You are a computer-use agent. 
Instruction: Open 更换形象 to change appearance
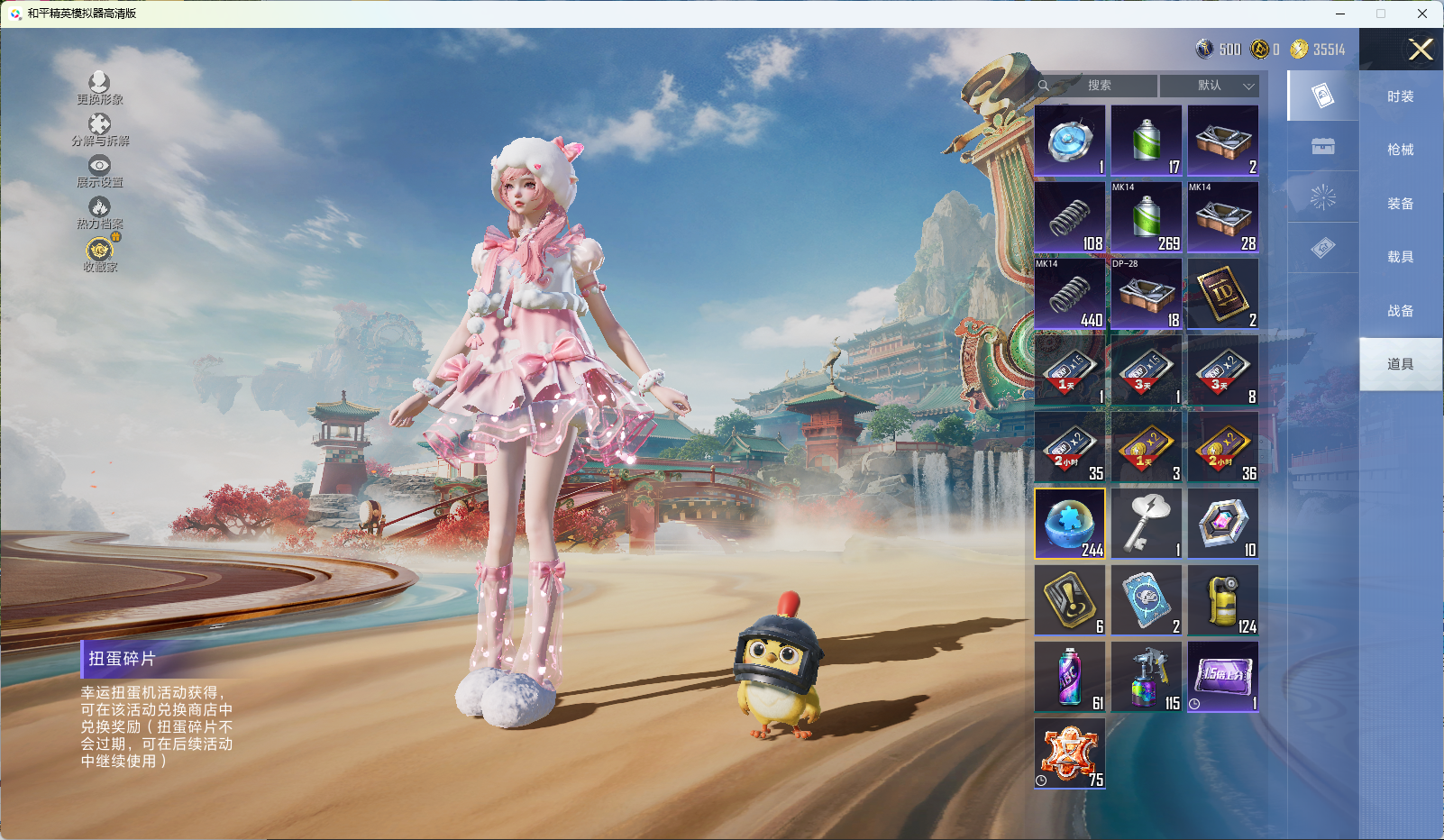99,88
